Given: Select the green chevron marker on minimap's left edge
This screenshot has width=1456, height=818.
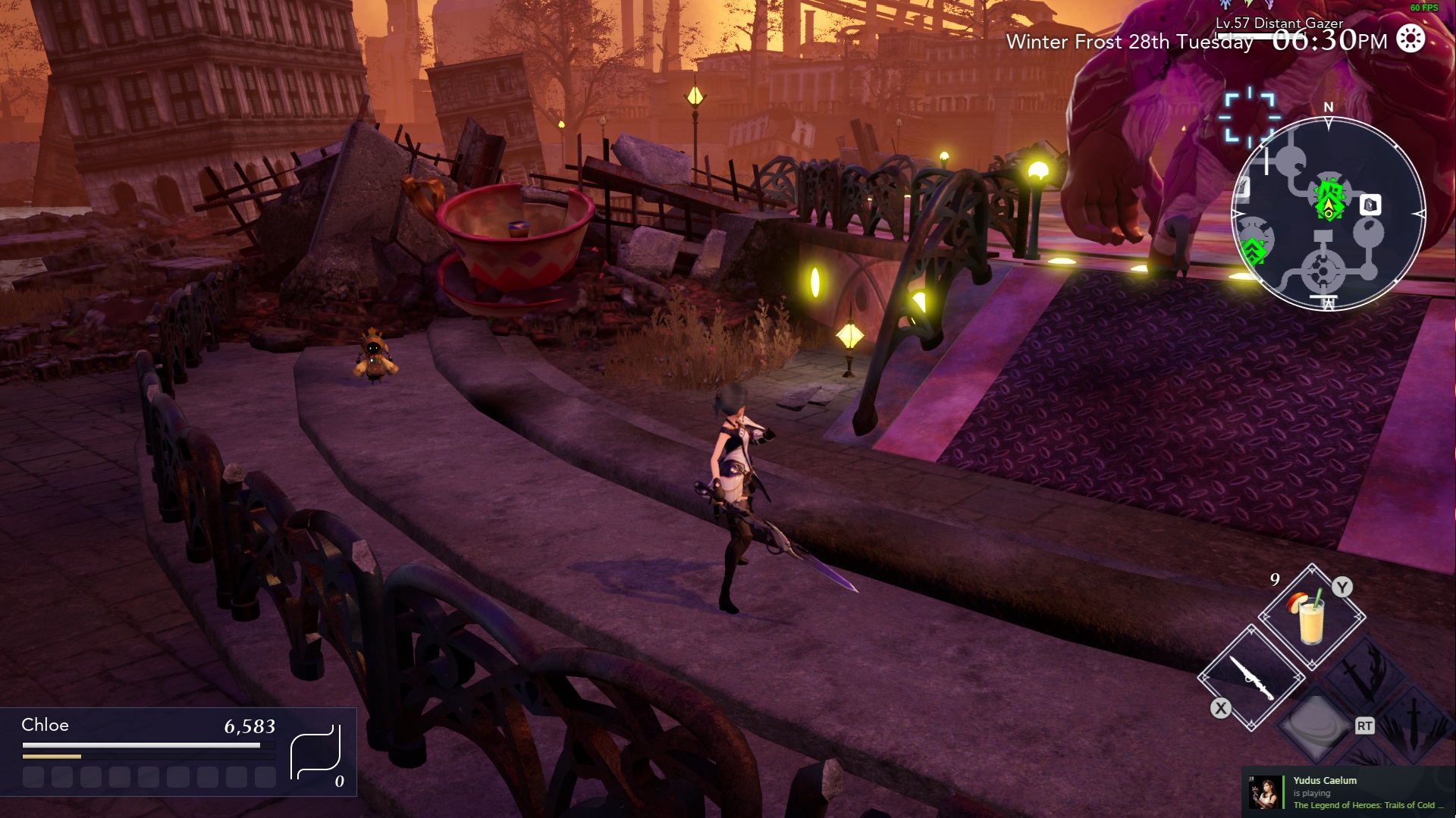Looking at the screenshot, I should coord(1254,249).
